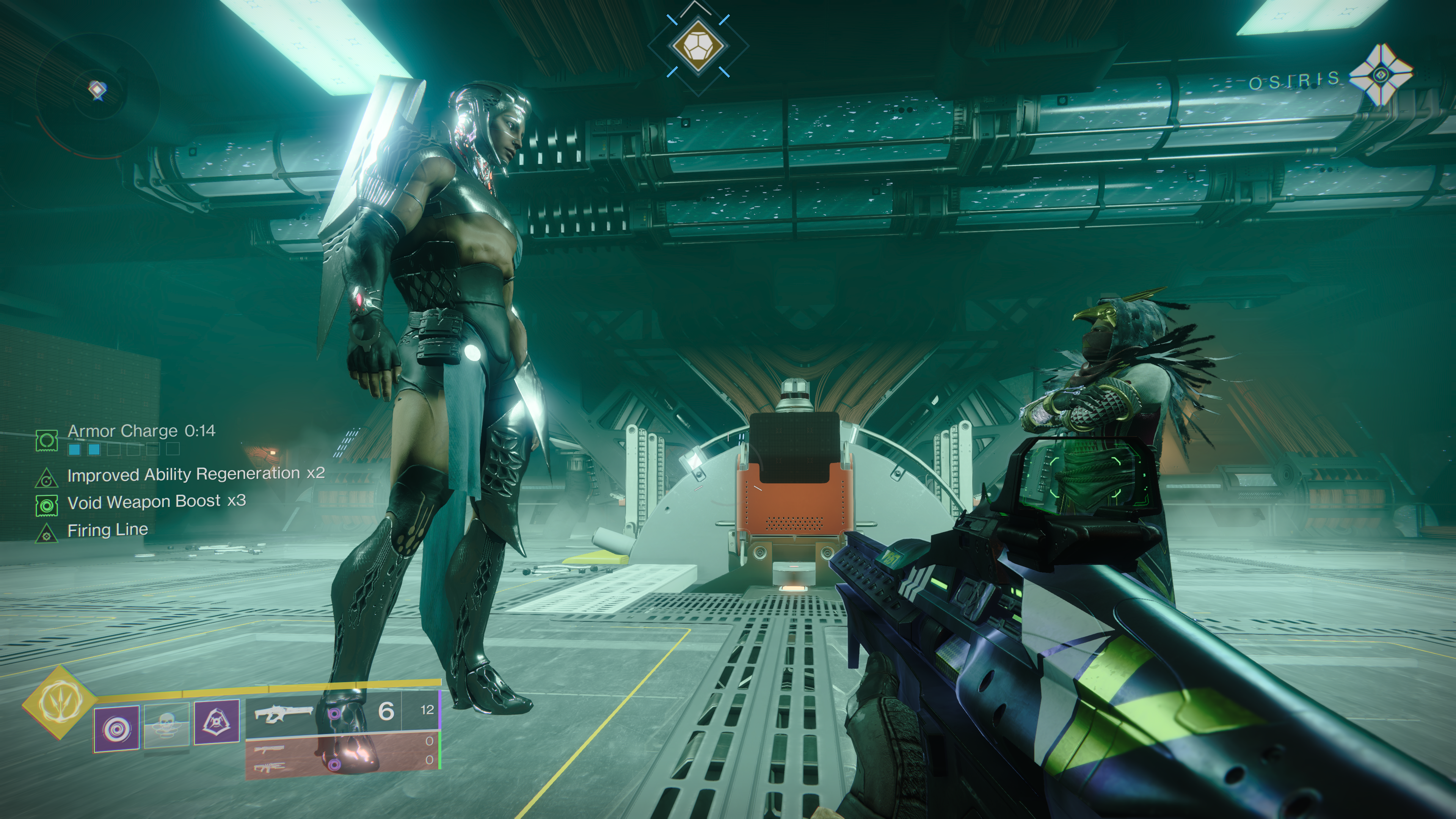Select the engram waypoint marker
The height and width of the screenshot is (819, 1456).
698,45
